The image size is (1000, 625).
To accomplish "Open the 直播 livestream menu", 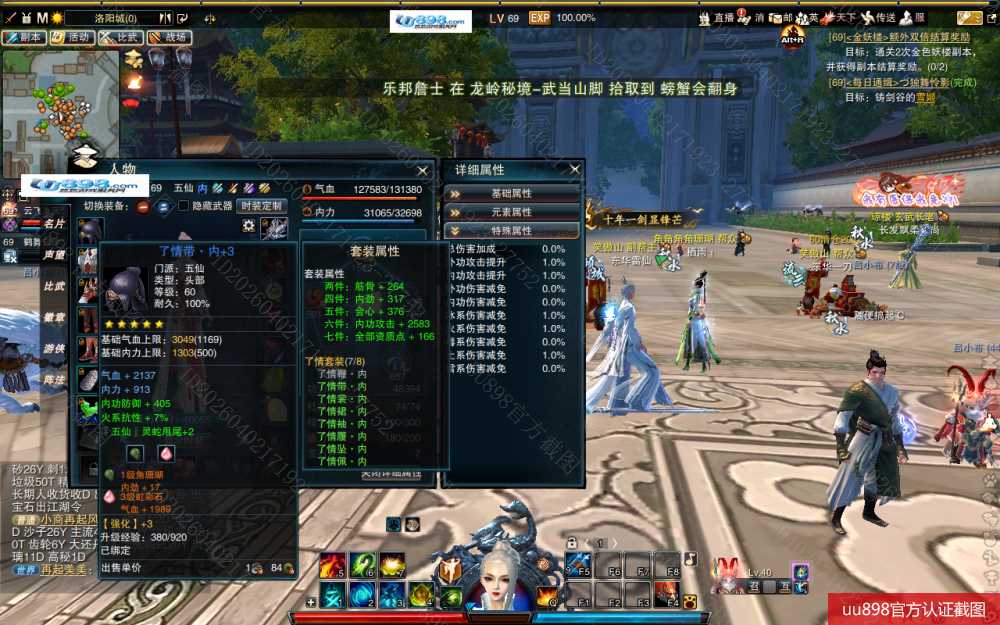I will pyautogui.click(x=719, y=18).
